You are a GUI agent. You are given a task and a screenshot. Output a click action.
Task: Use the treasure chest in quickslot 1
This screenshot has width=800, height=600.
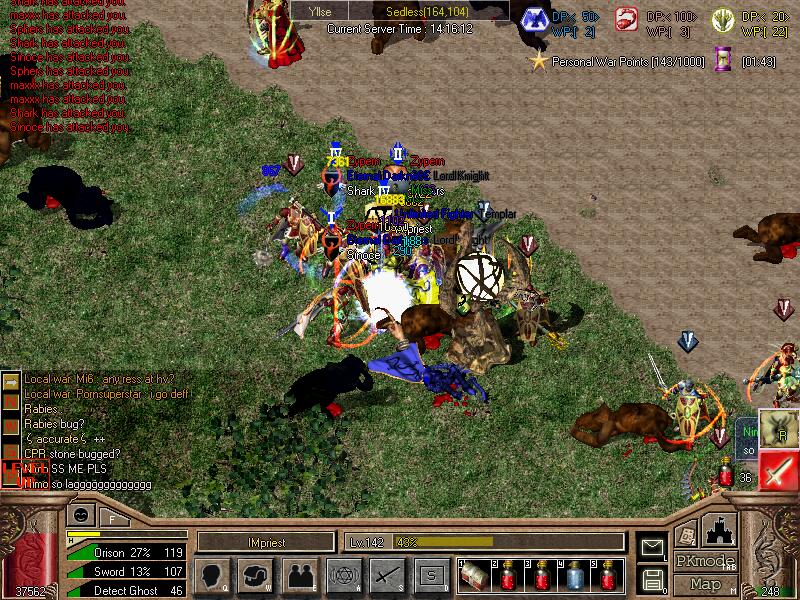pyautogui.click(x=475, y=576)
